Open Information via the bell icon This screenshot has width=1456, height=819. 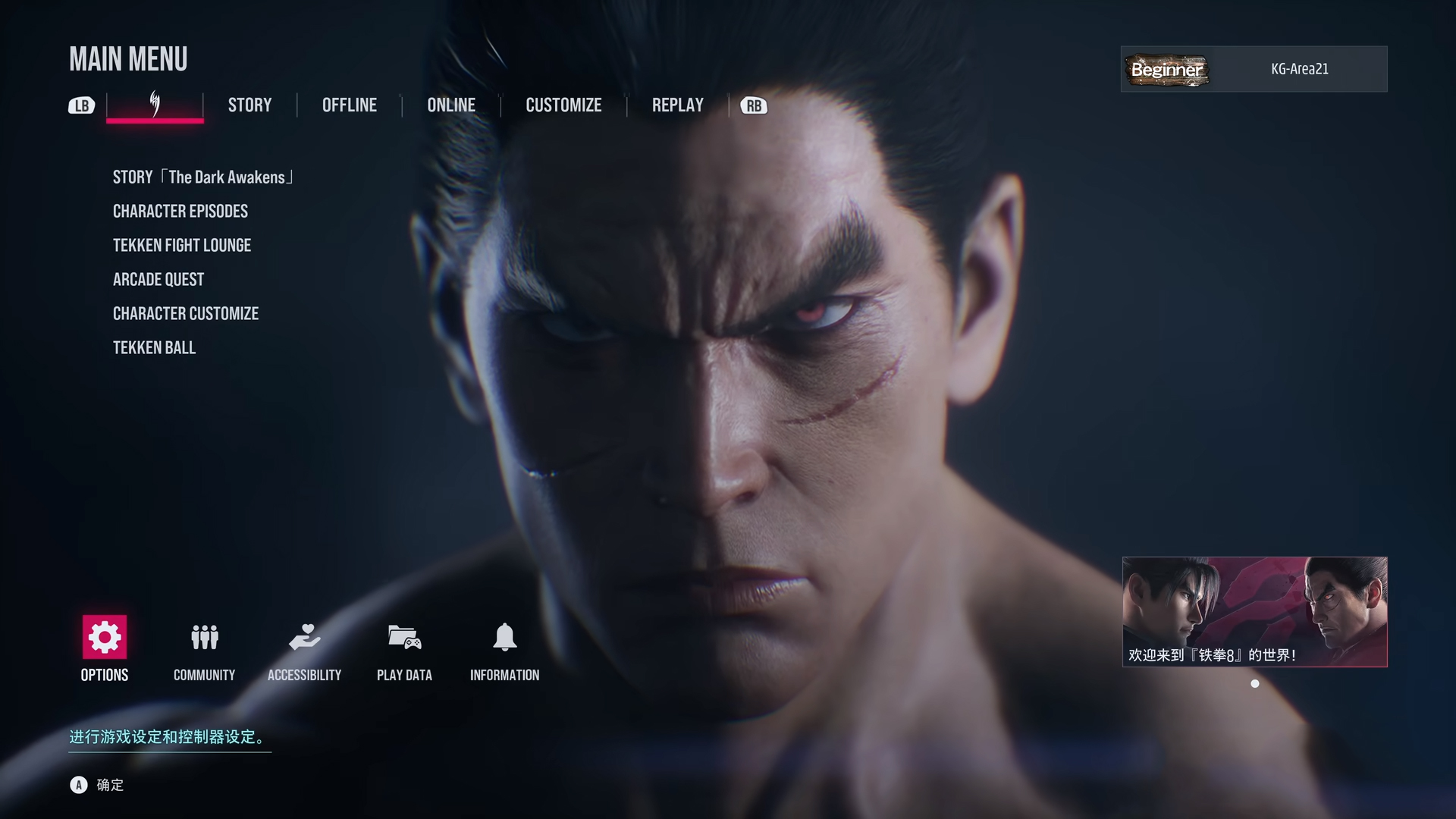(x=505, y=638)
